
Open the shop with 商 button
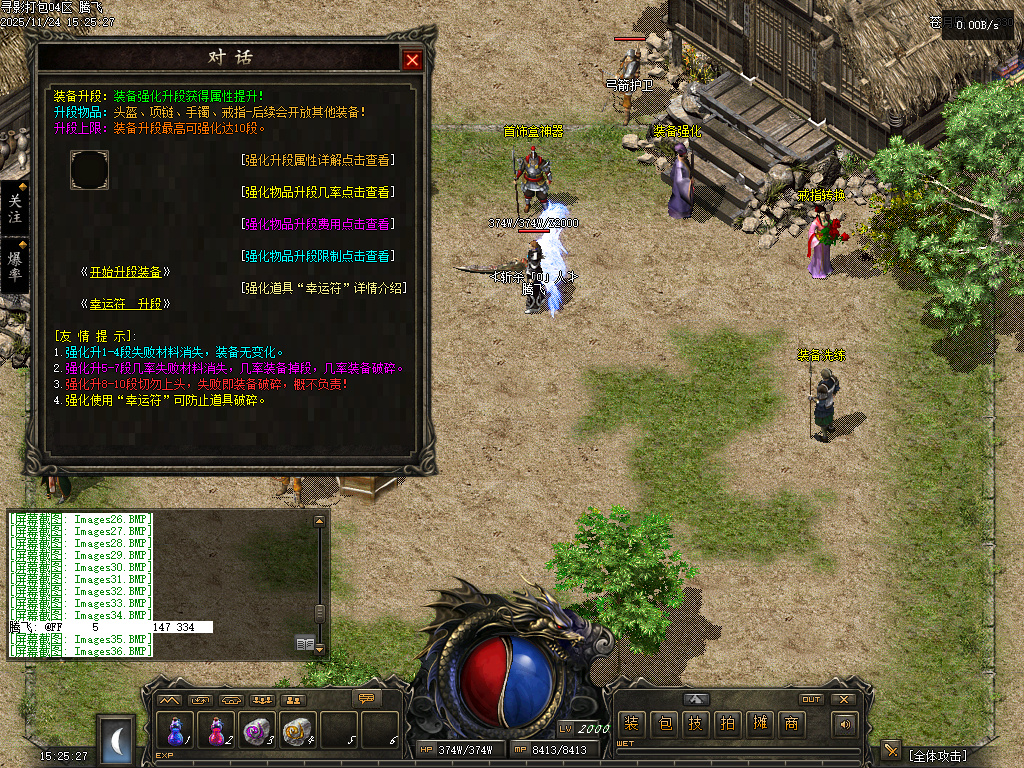coord(791,724)
